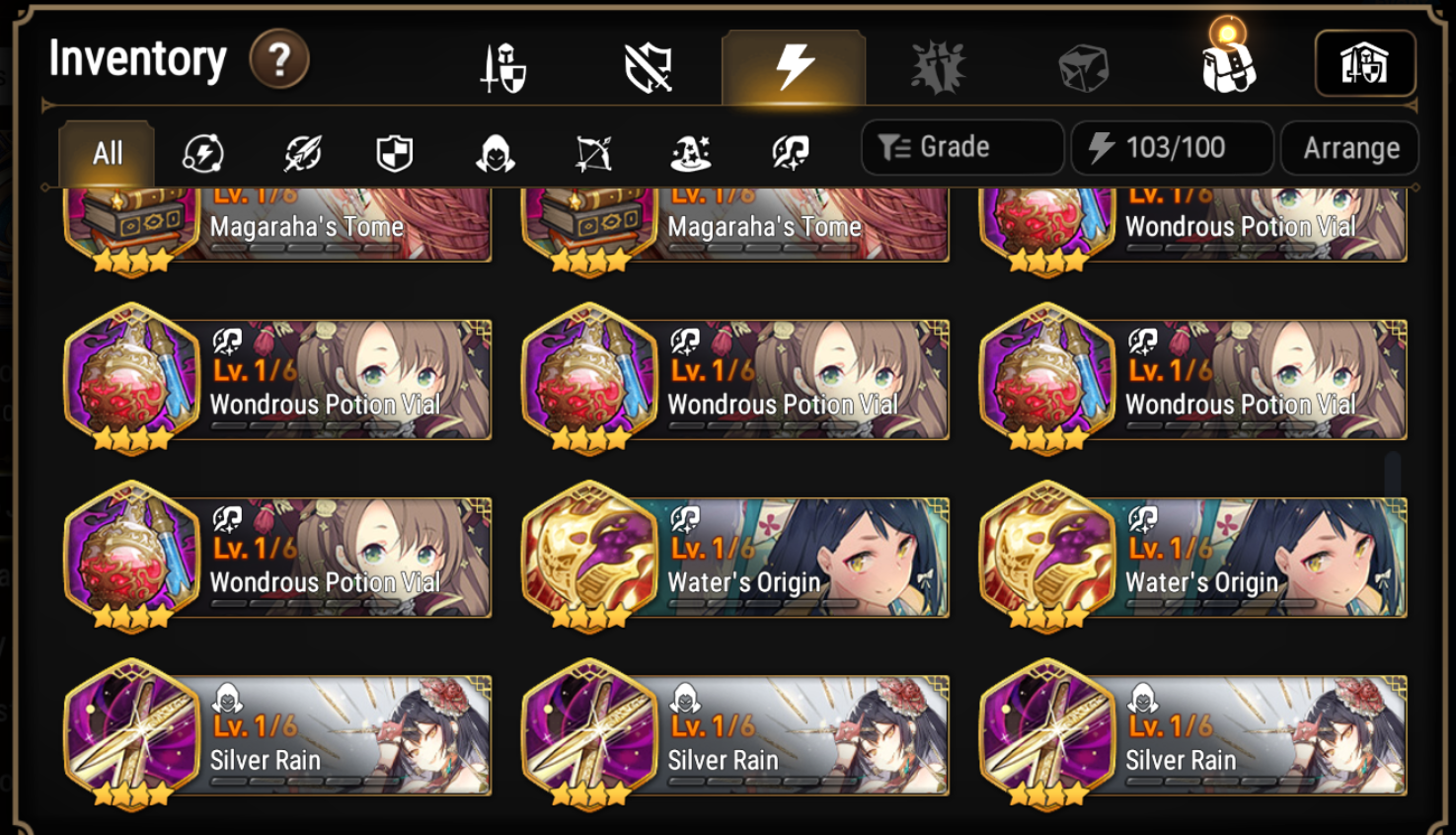Screen dimensions: 1456x835
Task: Select the first Silver Rain artifact
Action: 276,735
